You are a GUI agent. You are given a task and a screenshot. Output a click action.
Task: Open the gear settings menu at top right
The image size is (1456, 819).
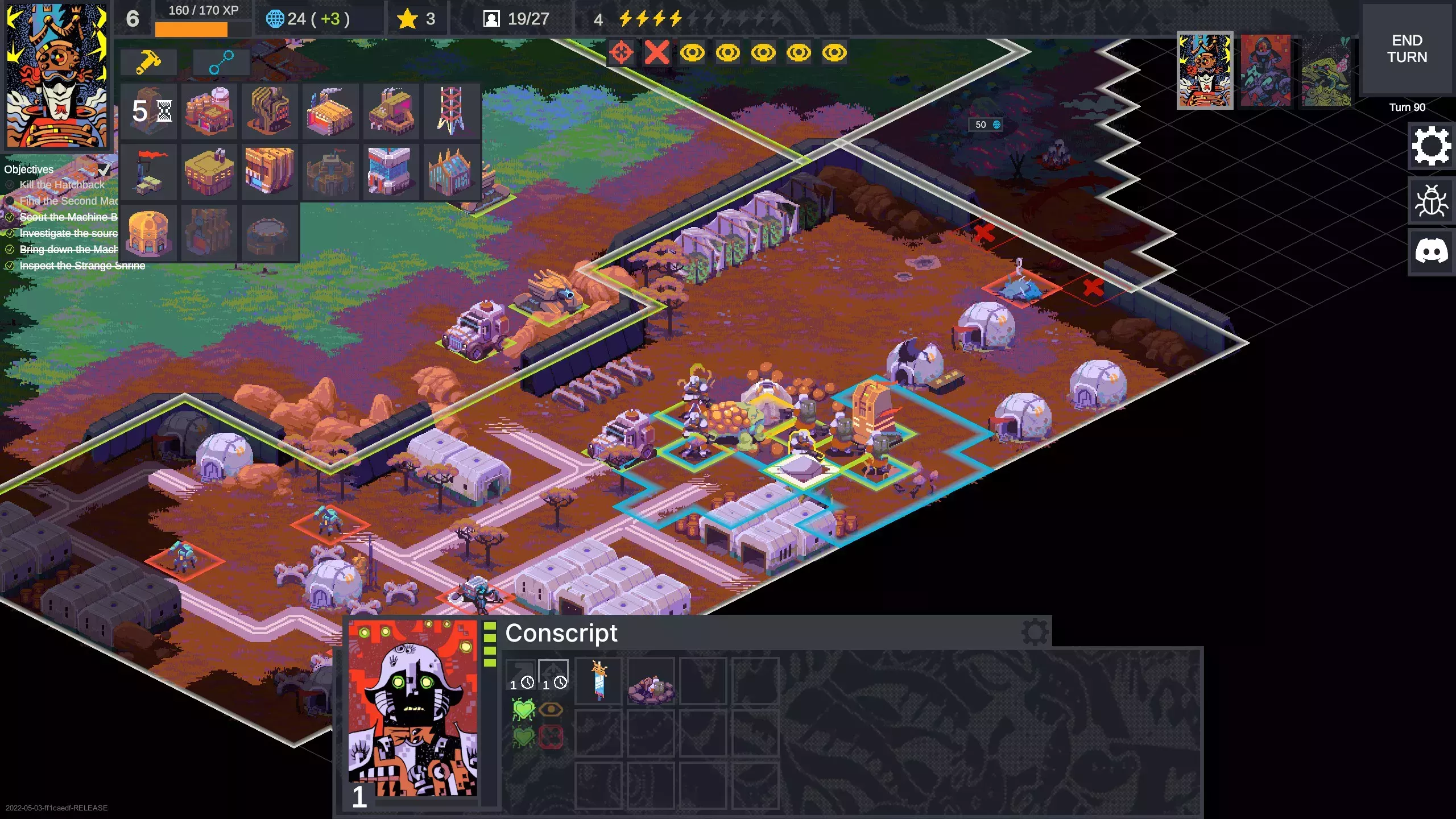(x=1431, y=146)
